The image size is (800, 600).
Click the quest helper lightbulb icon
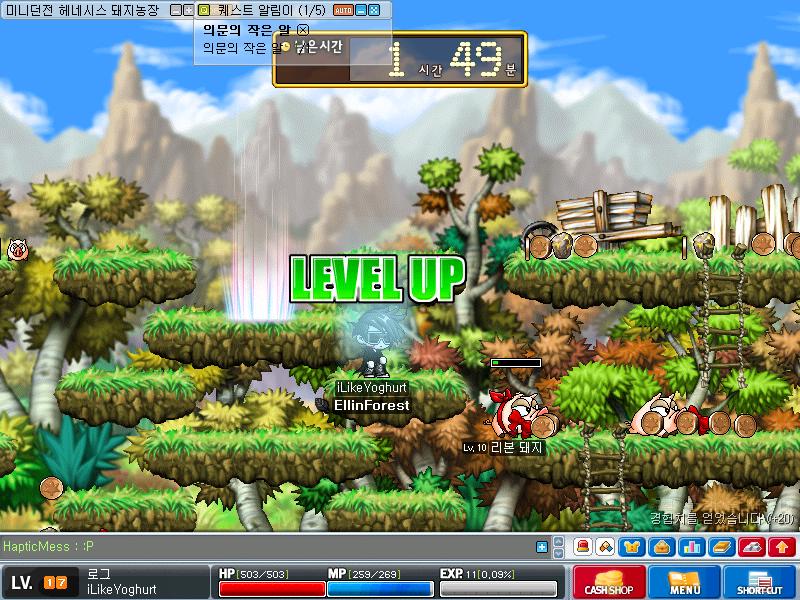pos(204,10)
